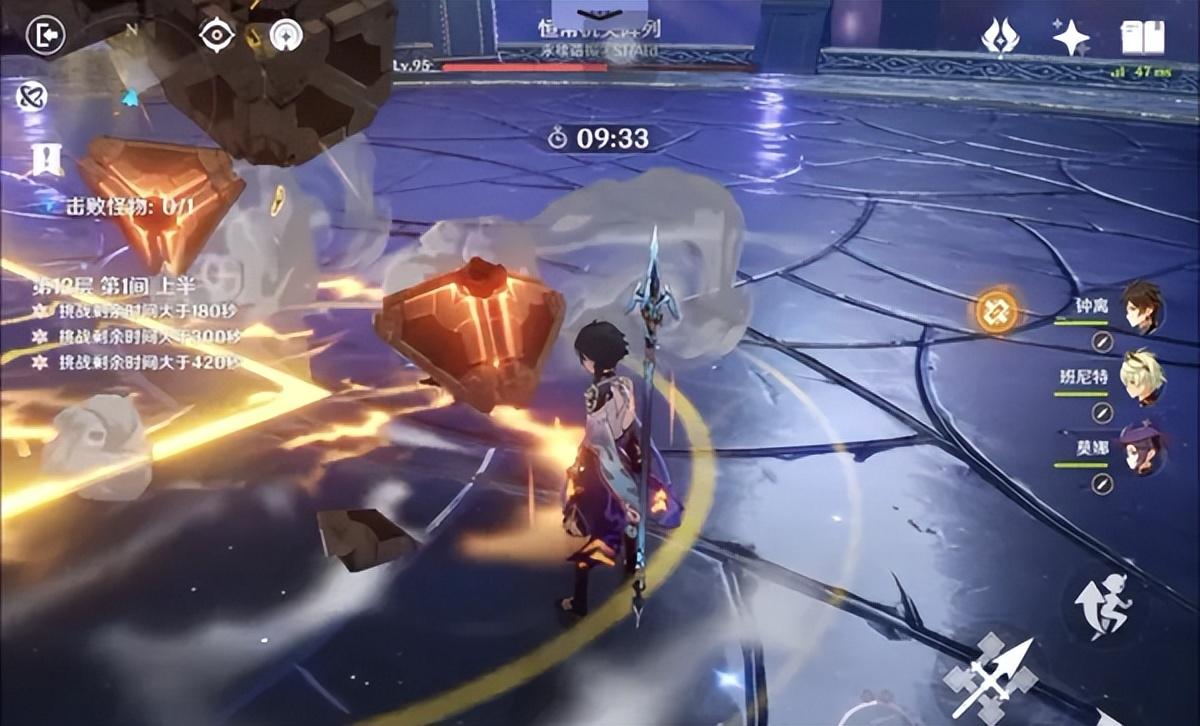The width and height of the screenshot is (1200, 726).
Task: Tap the polearm normal attack button
Action: tap(990, 676)
